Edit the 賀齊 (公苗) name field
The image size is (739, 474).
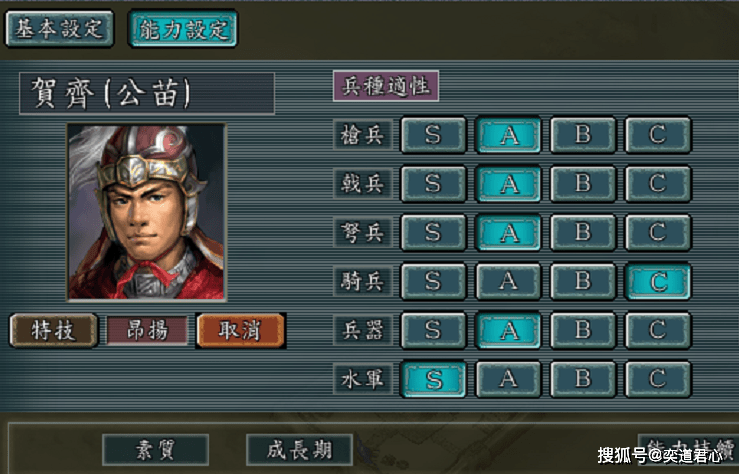point(146,93)
